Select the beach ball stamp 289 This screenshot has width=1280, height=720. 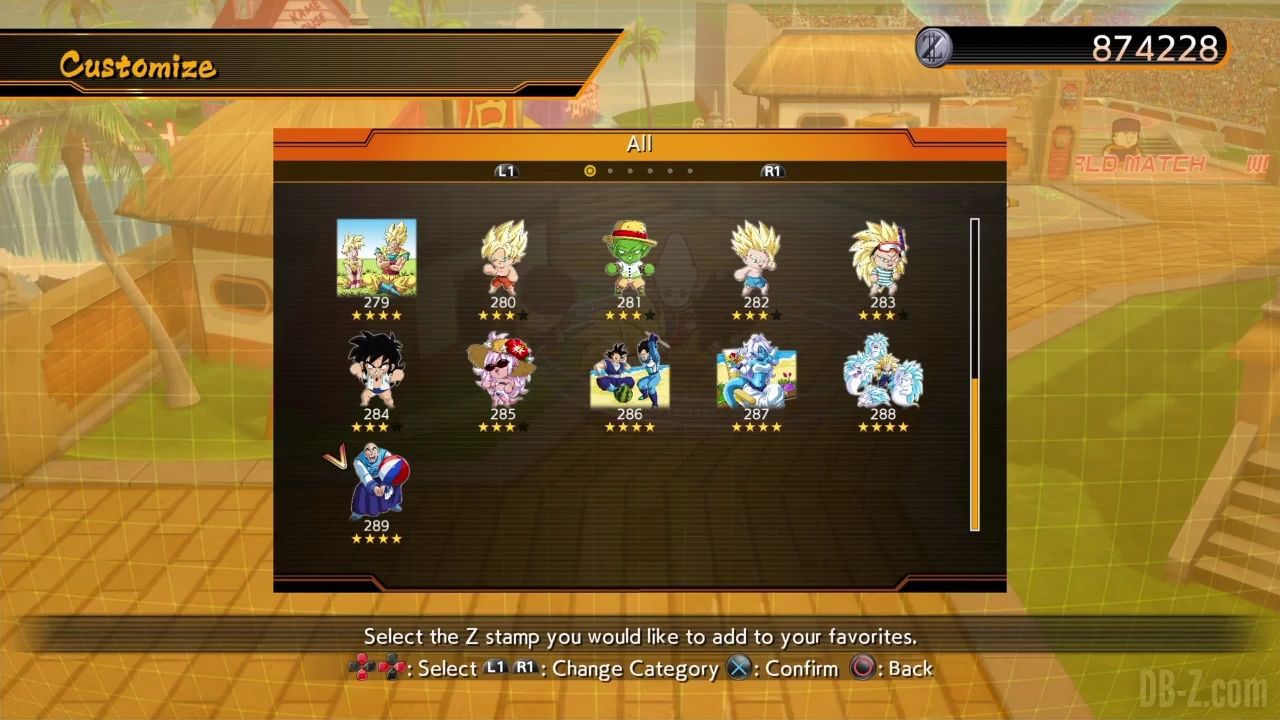pyautogui.click(x=376, y=482)
